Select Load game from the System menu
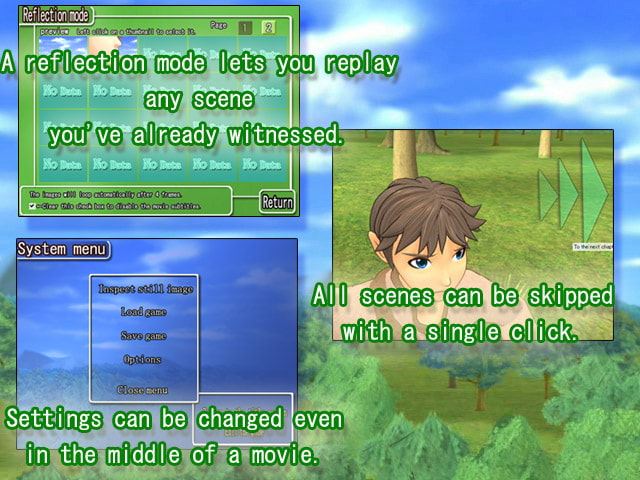The image size is (640, 480). tap(144, 312)
